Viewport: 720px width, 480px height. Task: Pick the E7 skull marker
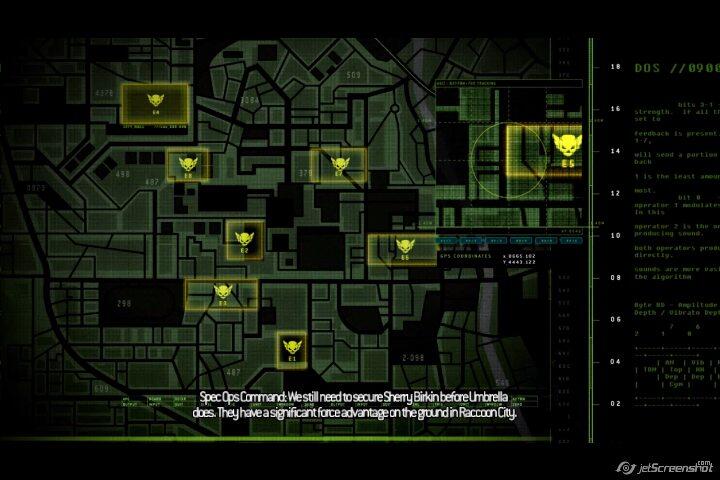click(338, 162)
